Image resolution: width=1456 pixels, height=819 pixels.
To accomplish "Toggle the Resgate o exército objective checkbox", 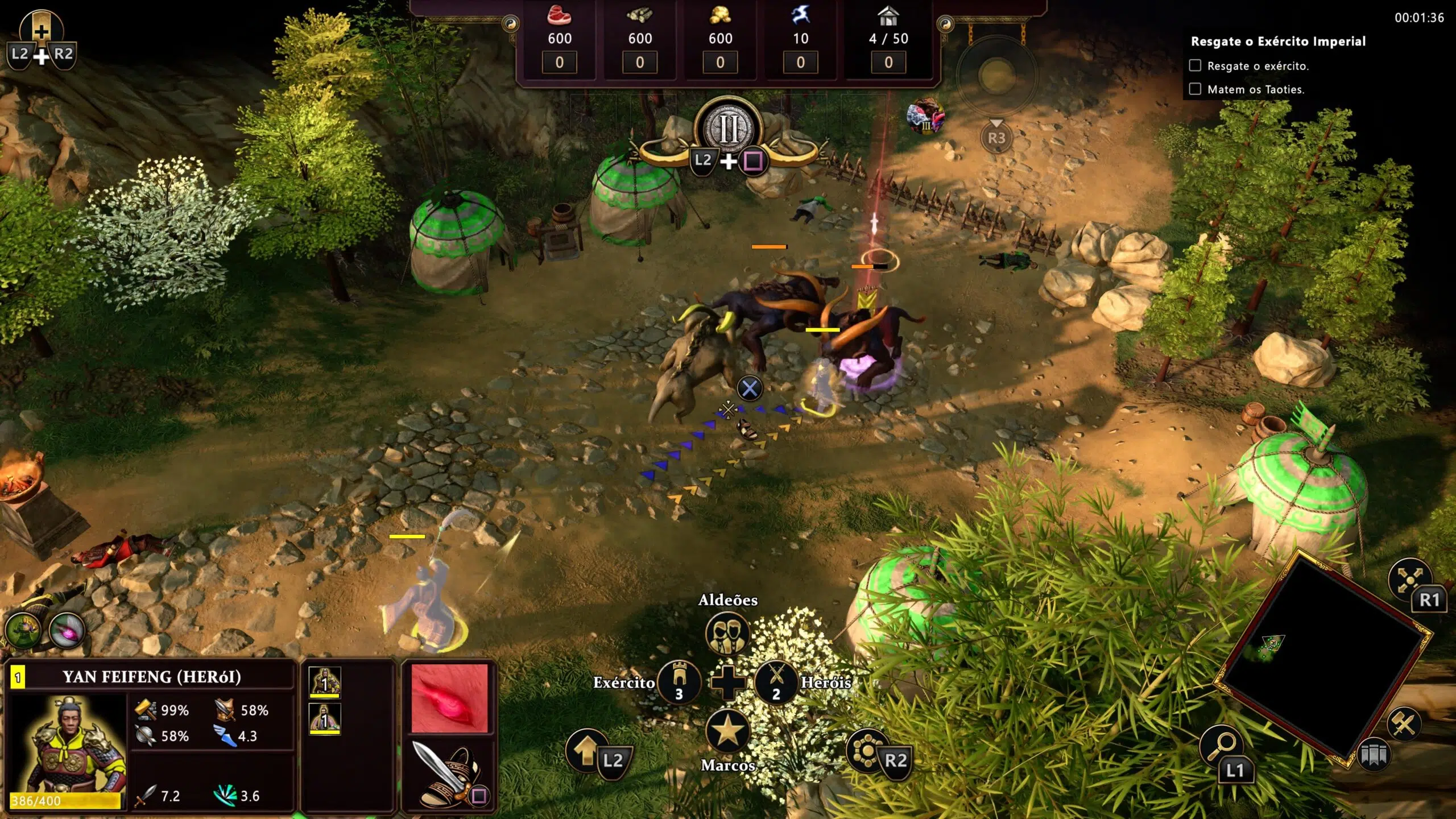I will coord(1195,65).
